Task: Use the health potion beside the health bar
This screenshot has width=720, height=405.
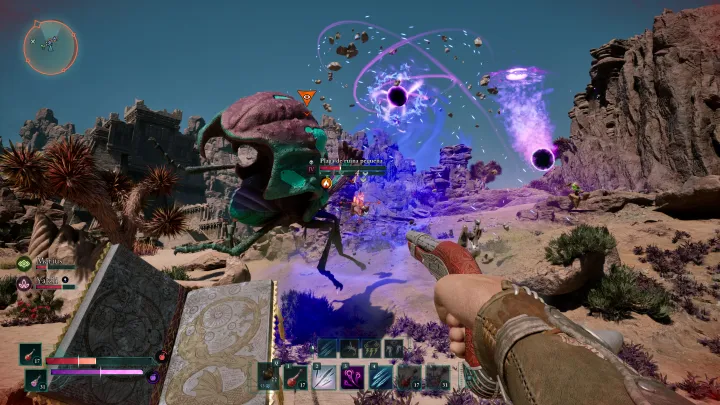Action: point(31,356)
